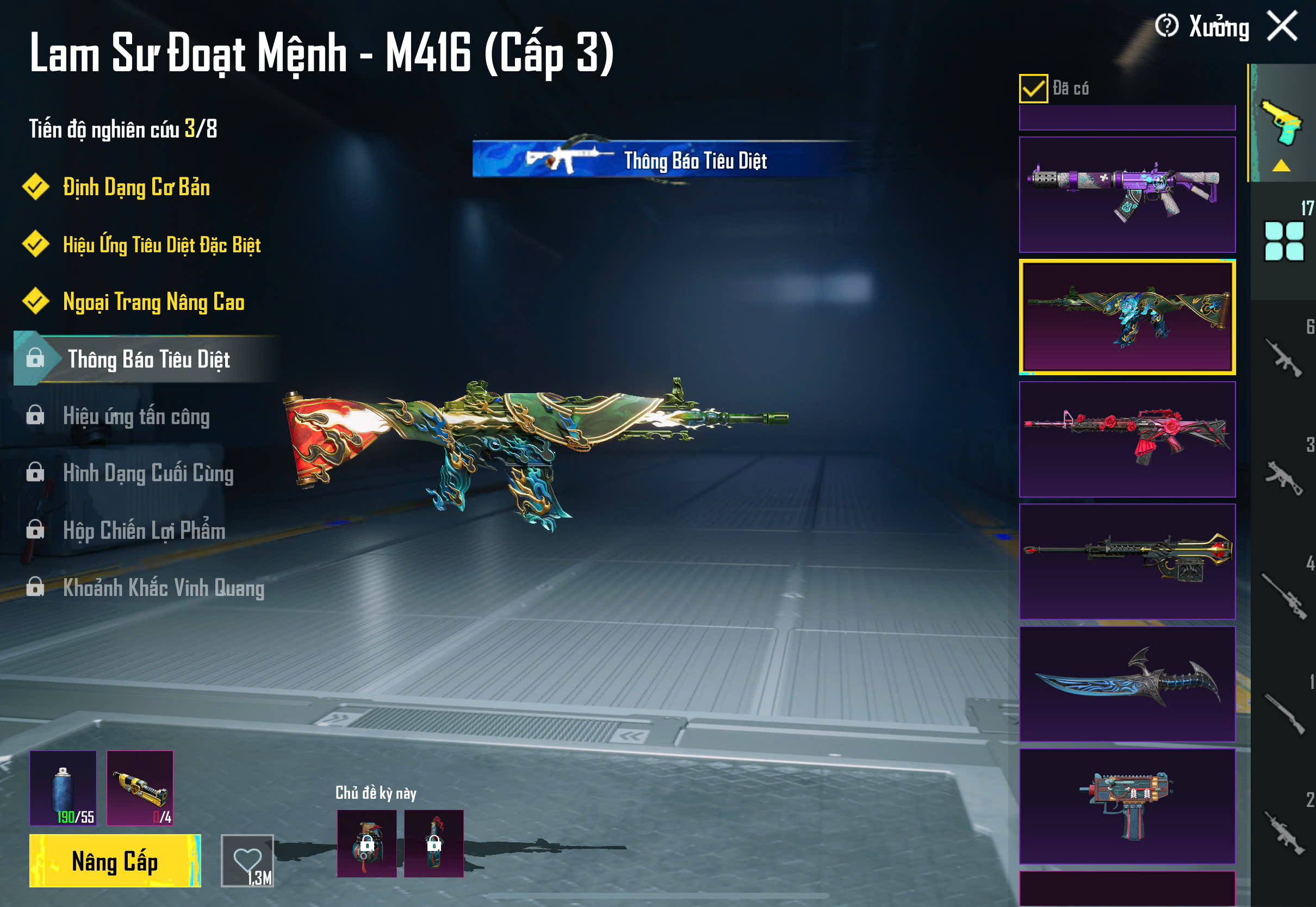The width and height of the screenshot is (1316, 907).
Task: Choose Hiệu Ứng Tiêu Diệt Đặc Biệt entry
Action: [x=162, y=245]
